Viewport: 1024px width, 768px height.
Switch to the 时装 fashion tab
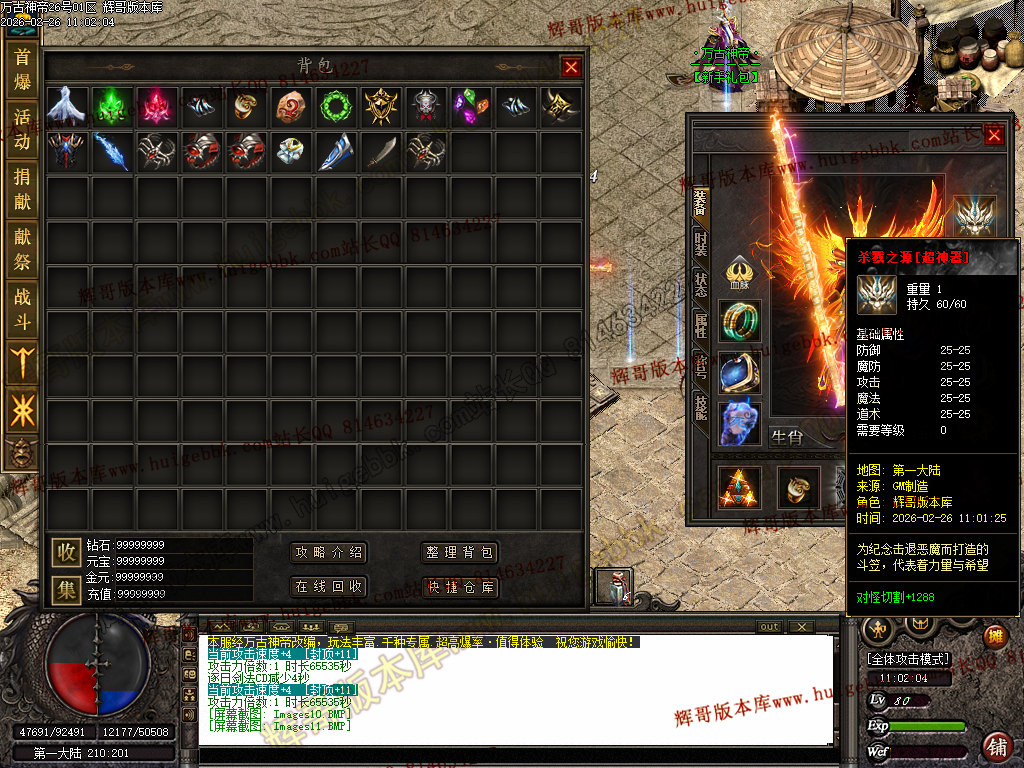pos(701,243)
